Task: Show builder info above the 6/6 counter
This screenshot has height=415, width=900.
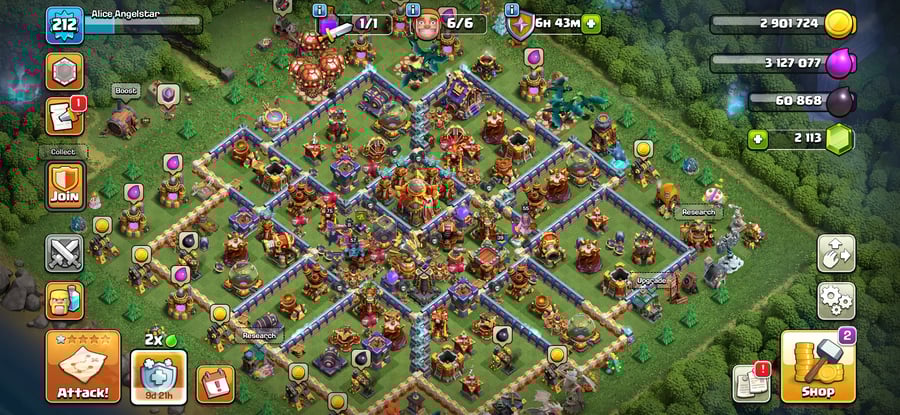Action: click(411, 9)
